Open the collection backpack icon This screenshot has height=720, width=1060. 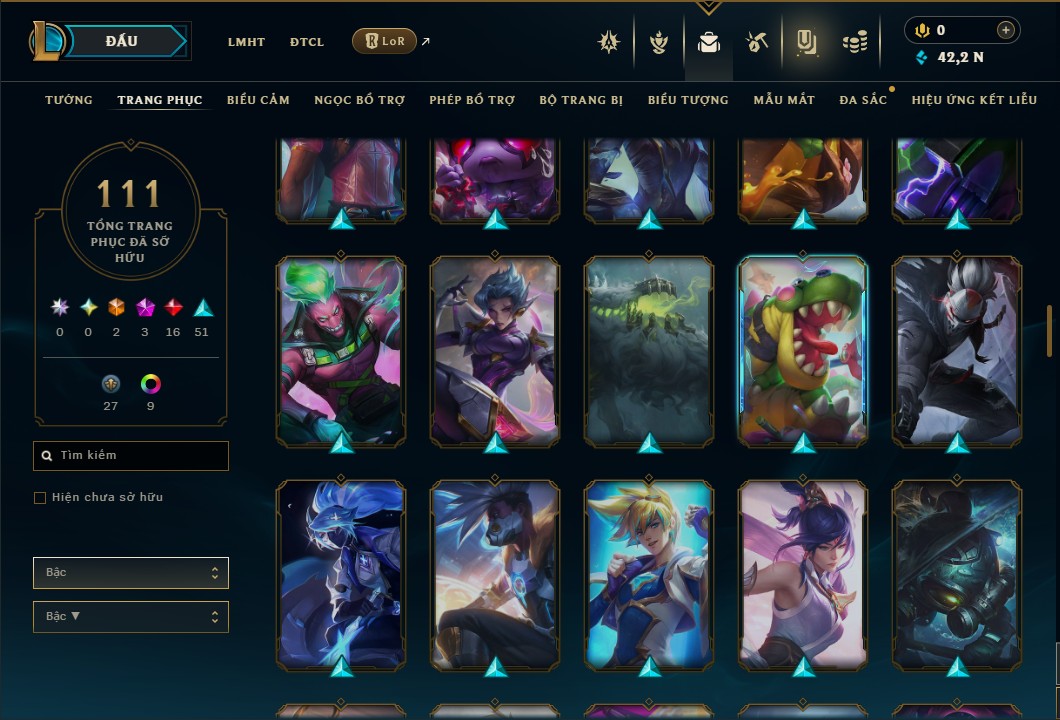click(709, 42)
